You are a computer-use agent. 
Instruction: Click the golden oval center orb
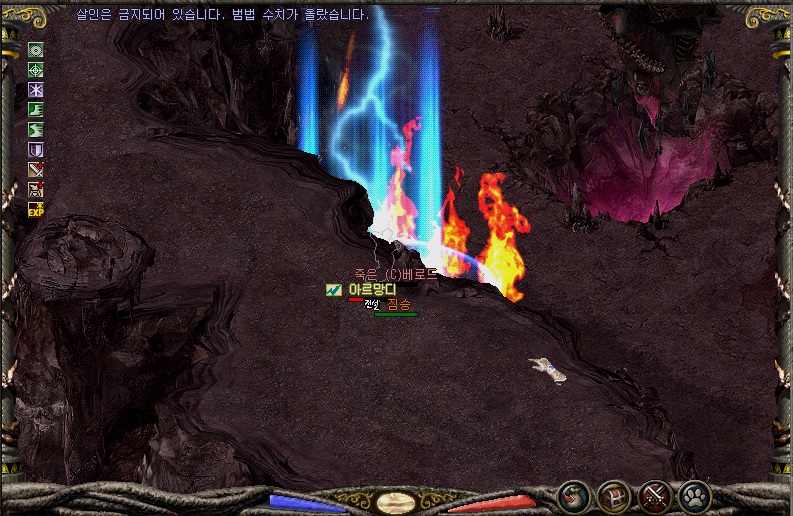pyautogui.click(x=397, y=501)
